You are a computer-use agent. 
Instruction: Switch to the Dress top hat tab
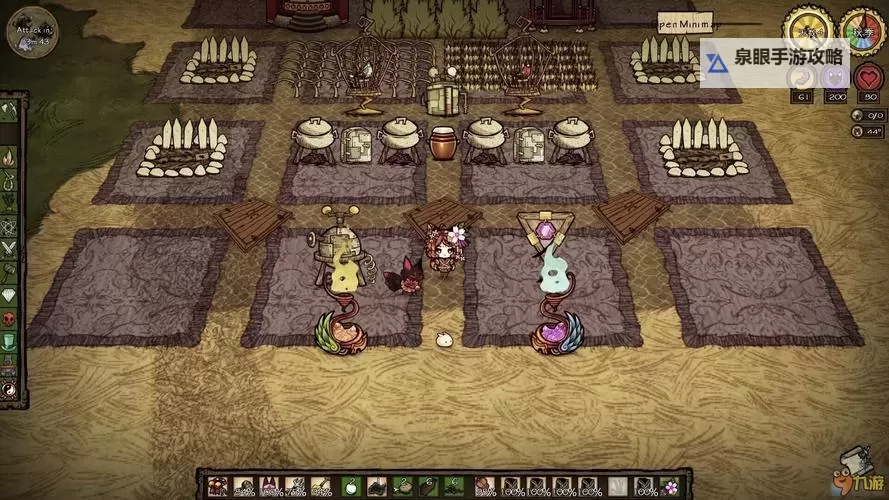(x=9, y=341)
